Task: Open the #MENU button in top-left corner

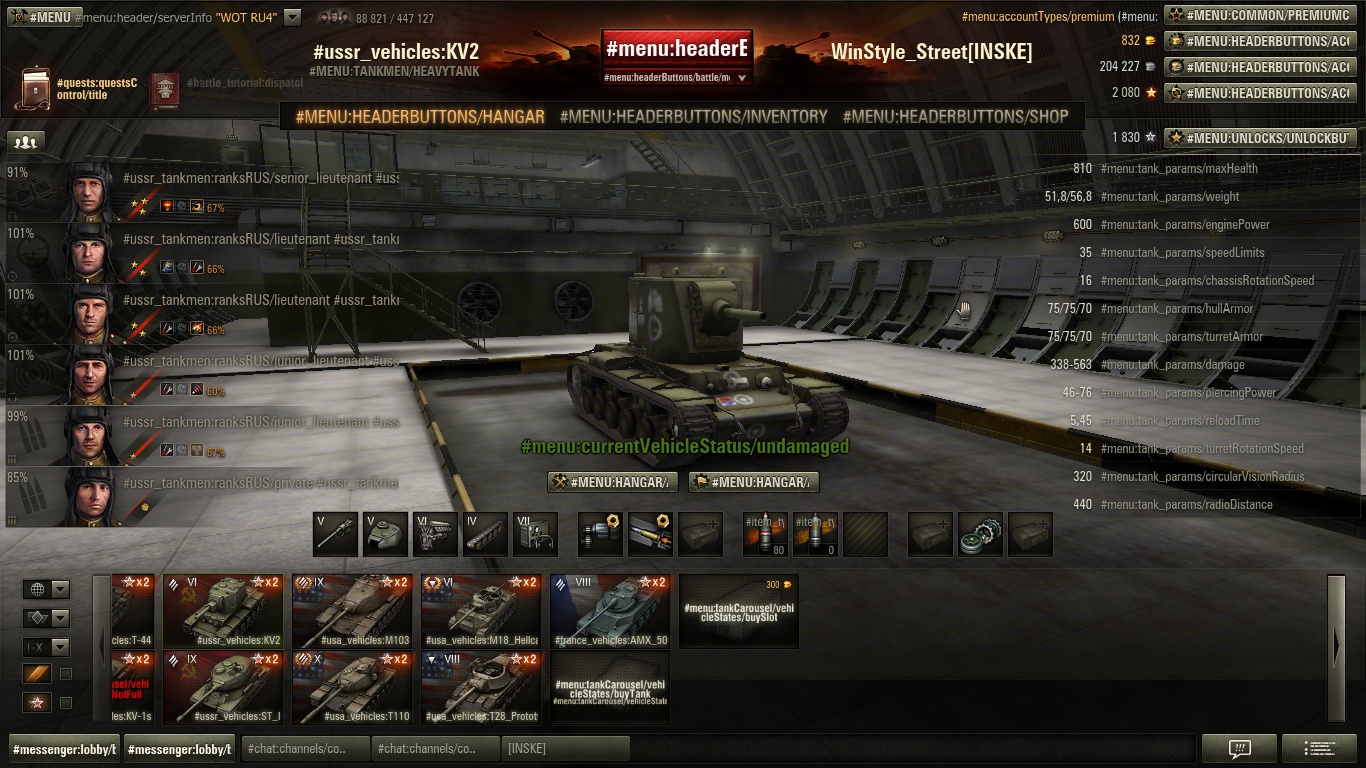Action: coord(42,17)
